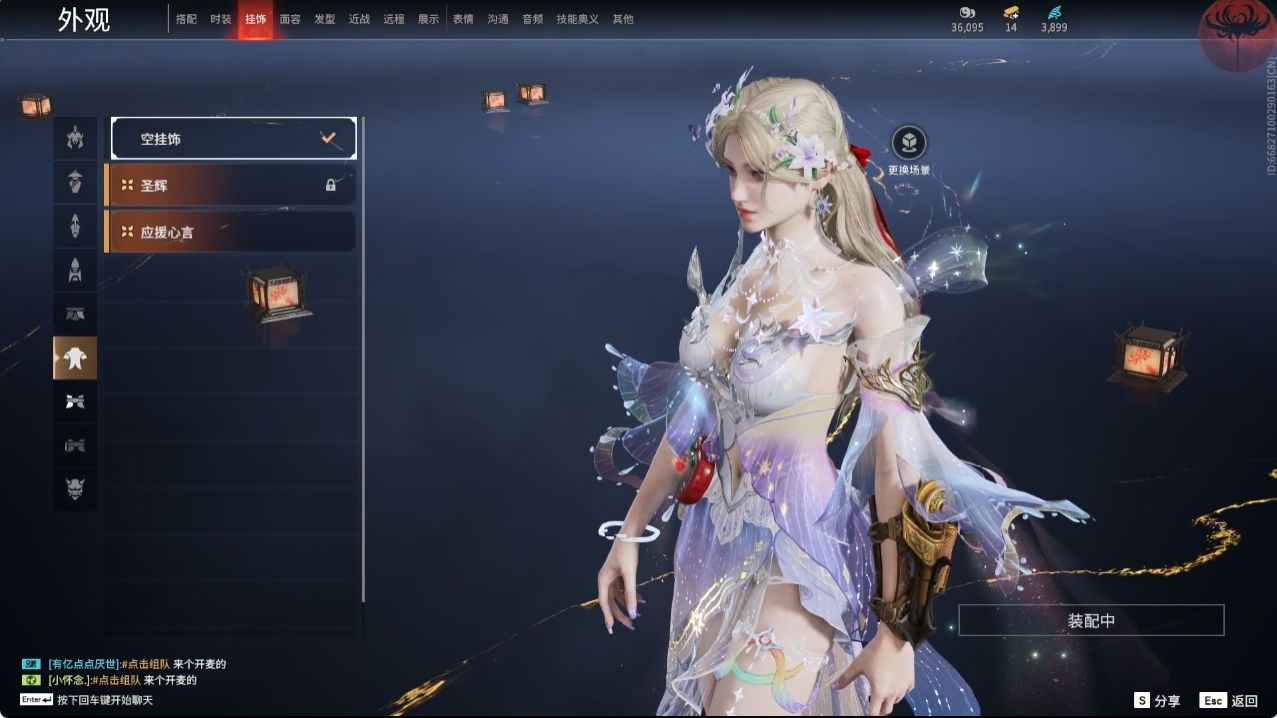The image size is (1277, 718).
Task: Share the look with 分享
Action: click(x=1157, y=701)
